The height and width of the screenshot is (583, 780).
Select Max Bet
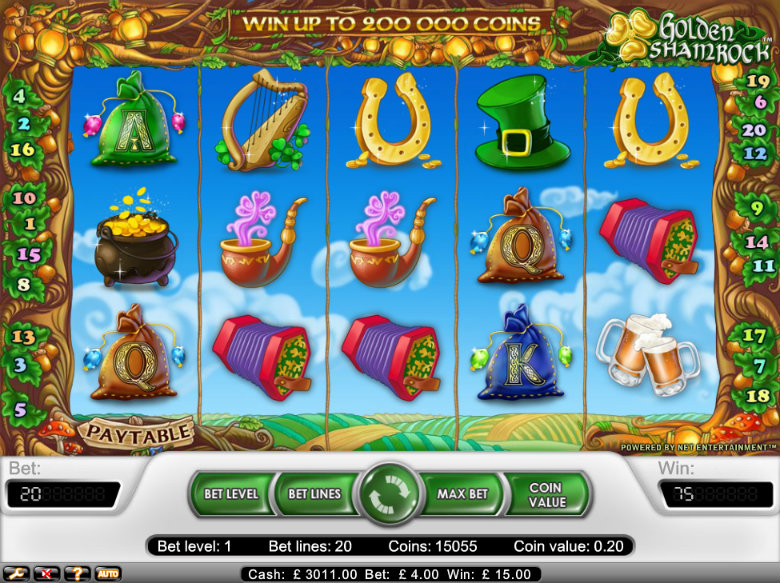[x=463, y=494]
